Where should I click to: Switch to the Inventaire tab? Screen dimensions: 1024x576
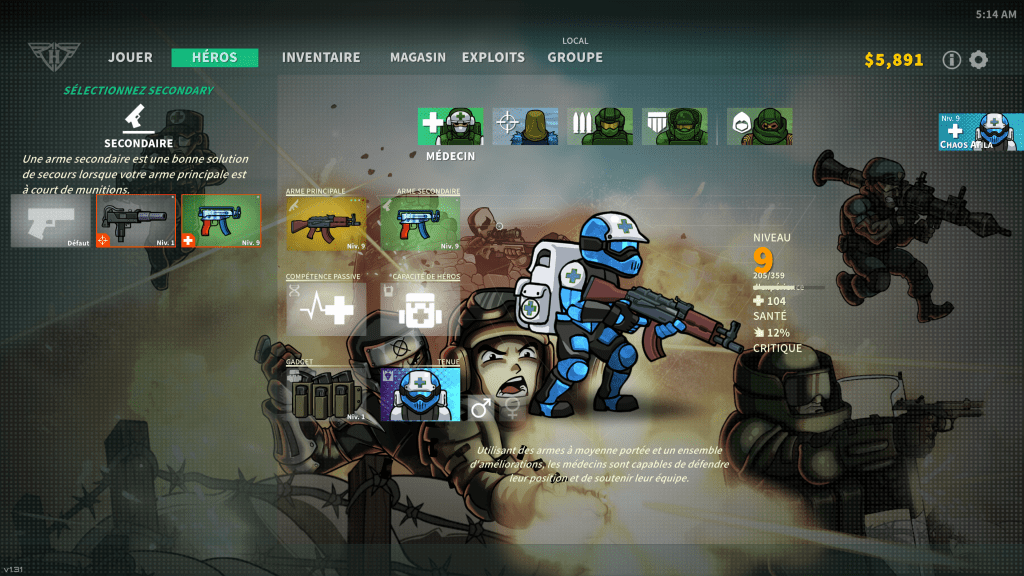point(320,58)
